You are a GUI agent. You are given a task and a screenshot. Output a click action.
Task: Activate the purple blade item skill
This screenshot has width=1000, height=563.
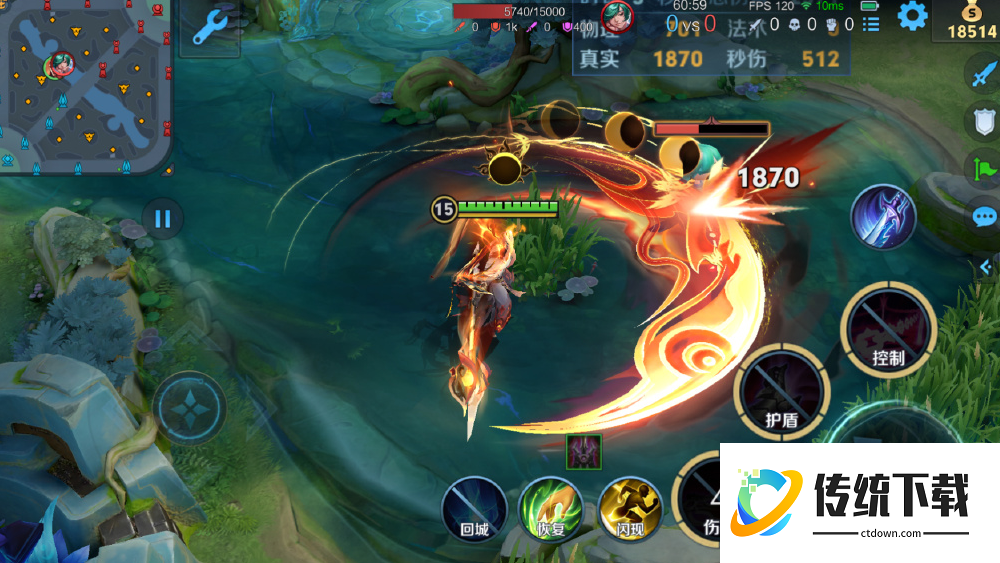click(883, 218)
